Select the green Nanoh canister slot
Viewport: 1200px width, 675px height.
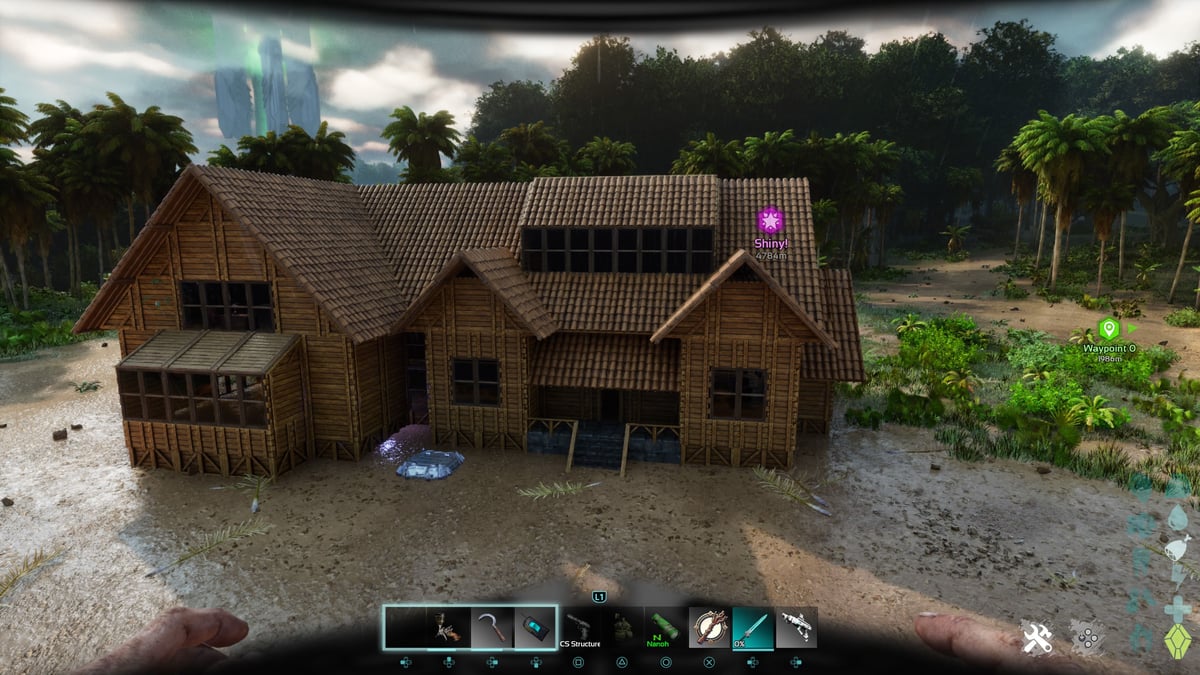coord(664,627)
